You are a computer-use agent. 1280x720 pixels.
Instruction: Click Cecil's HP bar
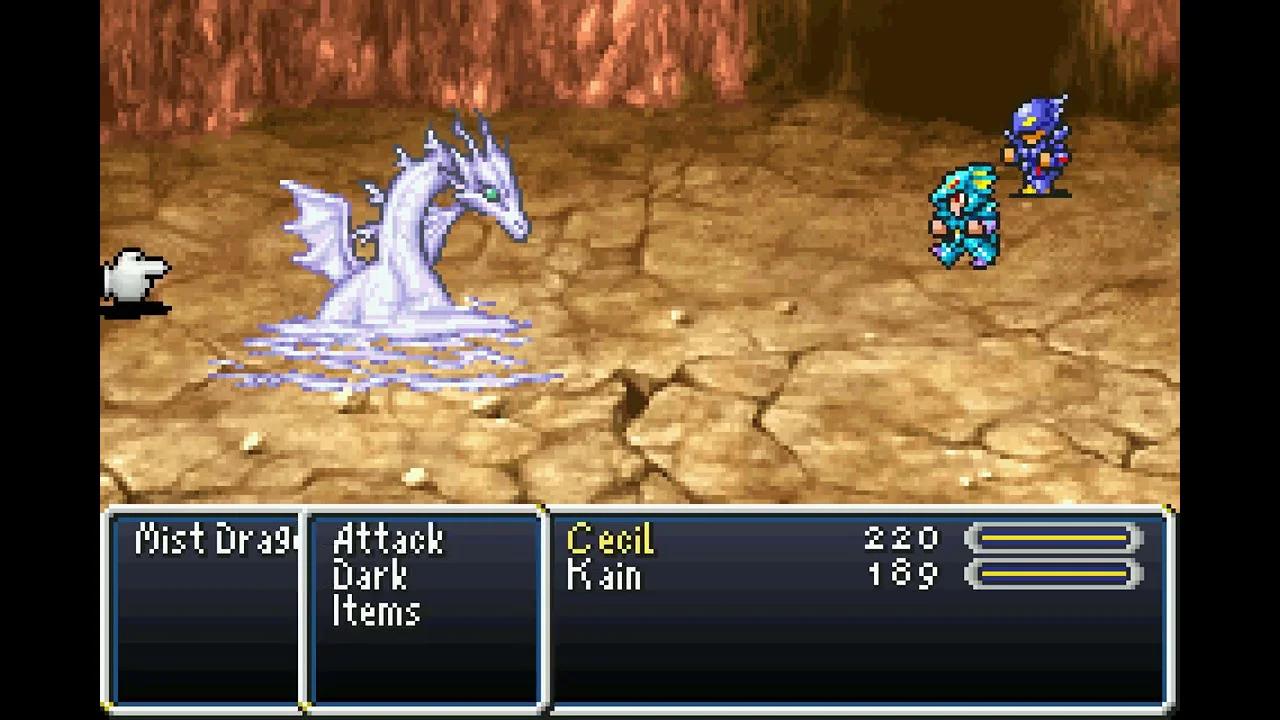(1053, 539)
